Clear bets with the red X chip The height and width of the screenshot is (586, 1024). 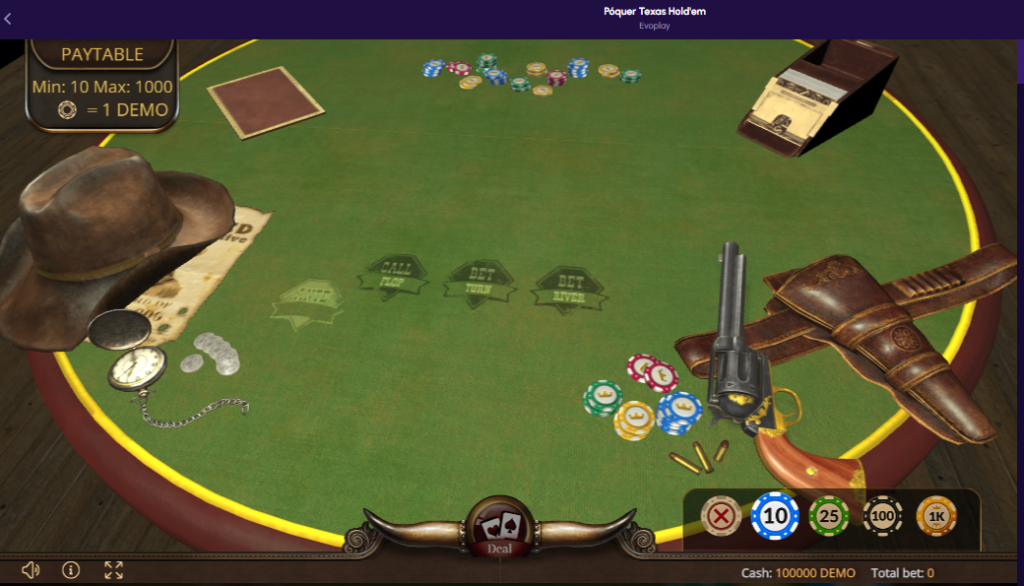point(721,516)
